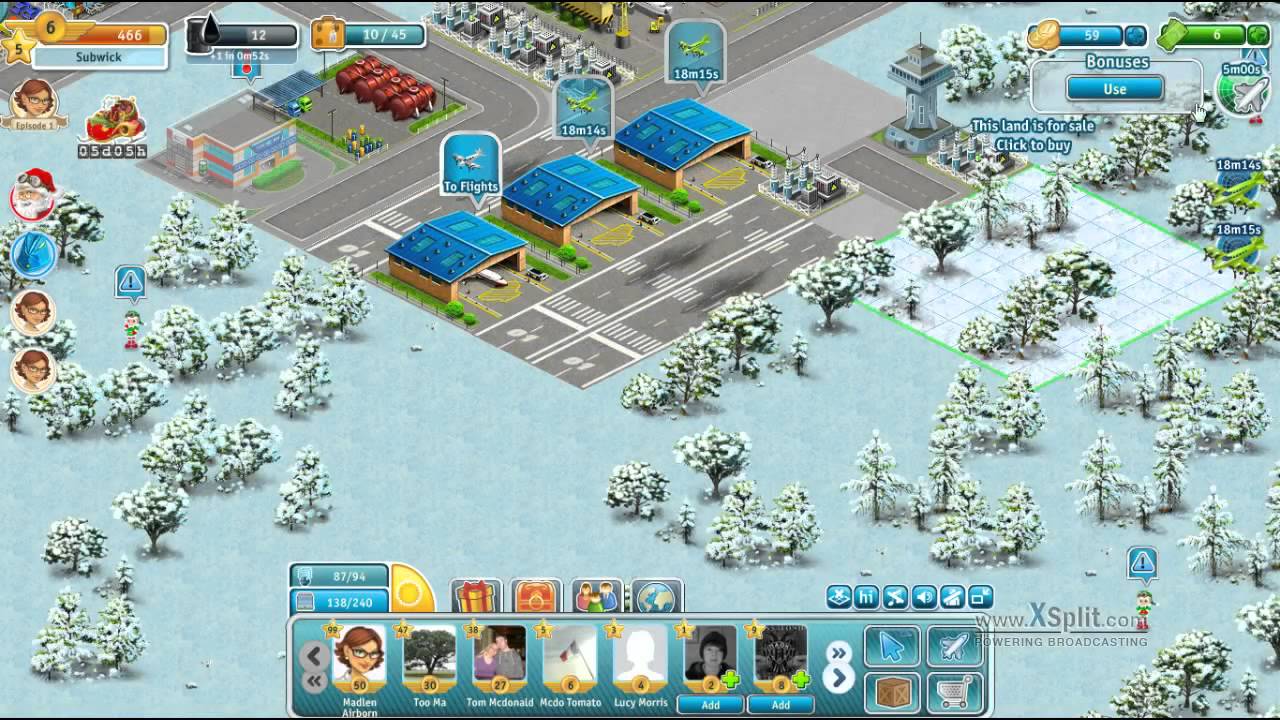The image size is (1280, 720).
Task: Visit Tom Mcdonald's airport
Action: [499, 658]
